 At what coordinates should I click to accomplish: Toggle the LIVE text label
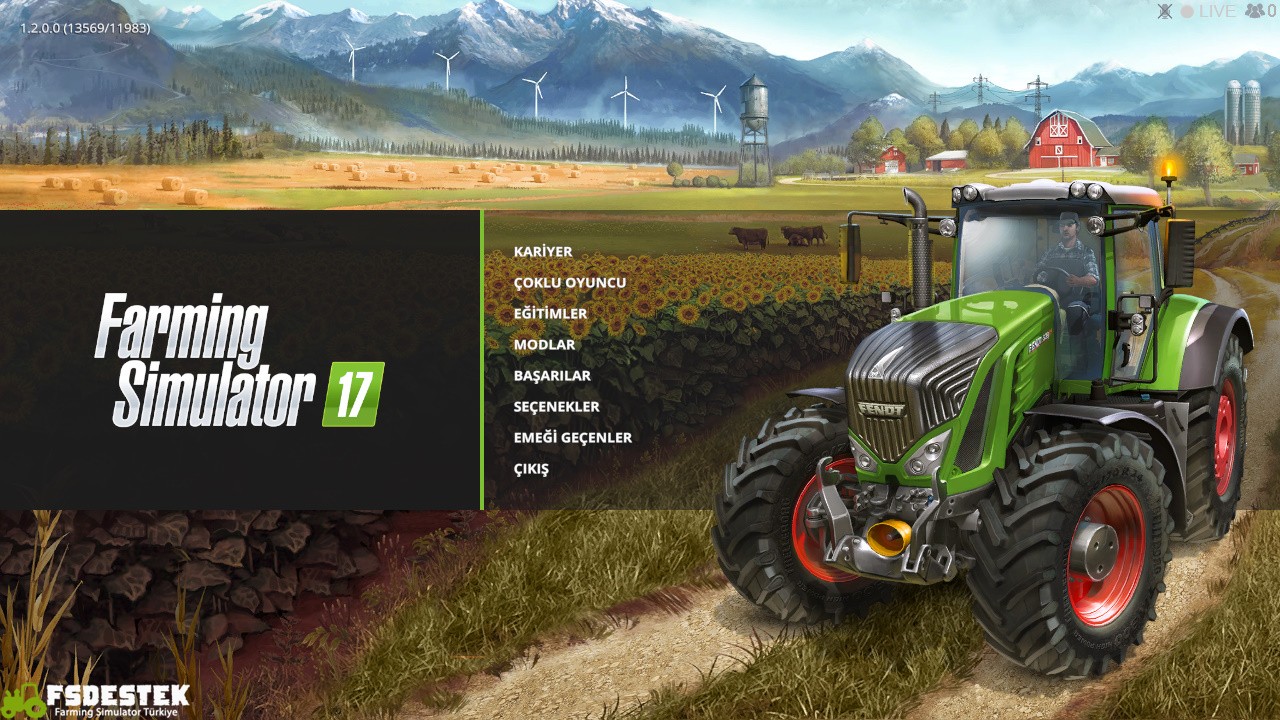pos(1216,11)
